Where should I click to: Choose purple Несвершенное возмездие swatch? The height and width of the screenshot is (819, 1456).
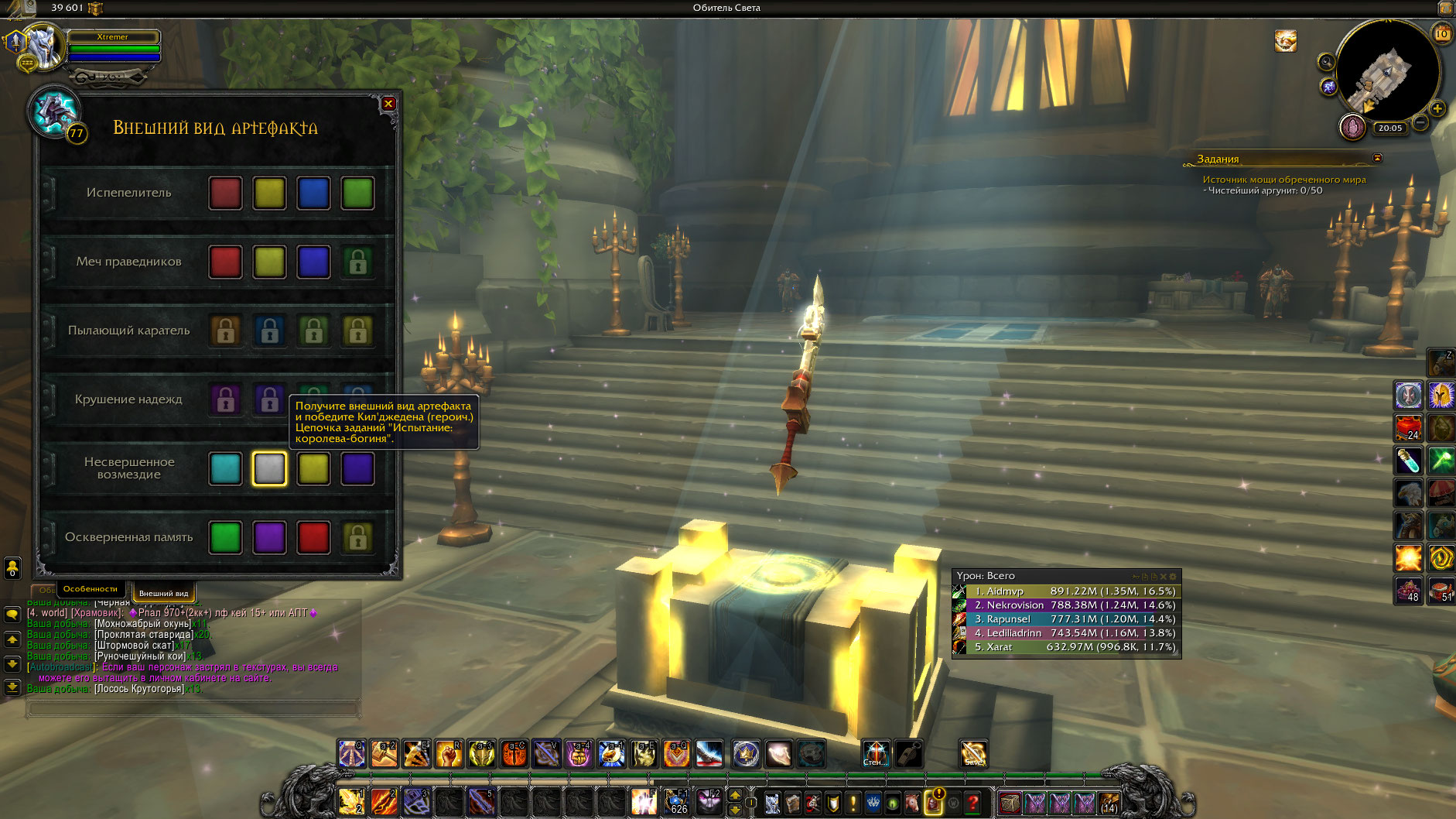pos(357,469)
